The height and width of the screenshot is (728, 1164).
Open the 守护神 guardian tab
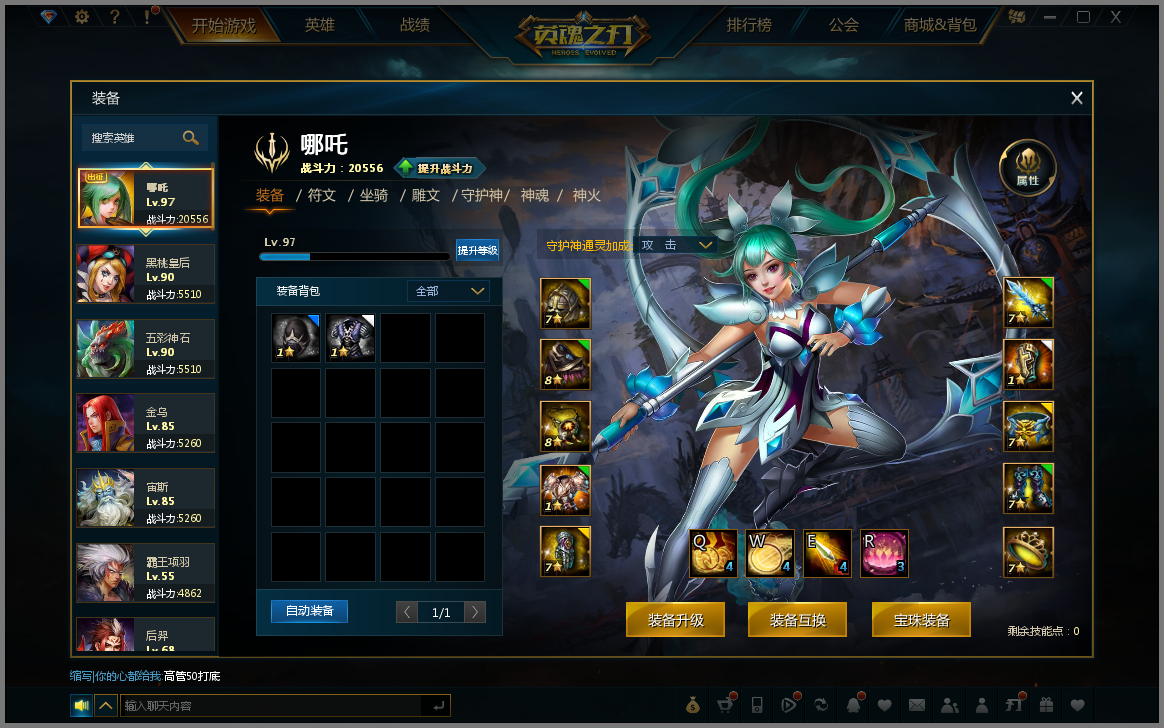(482, 195)
